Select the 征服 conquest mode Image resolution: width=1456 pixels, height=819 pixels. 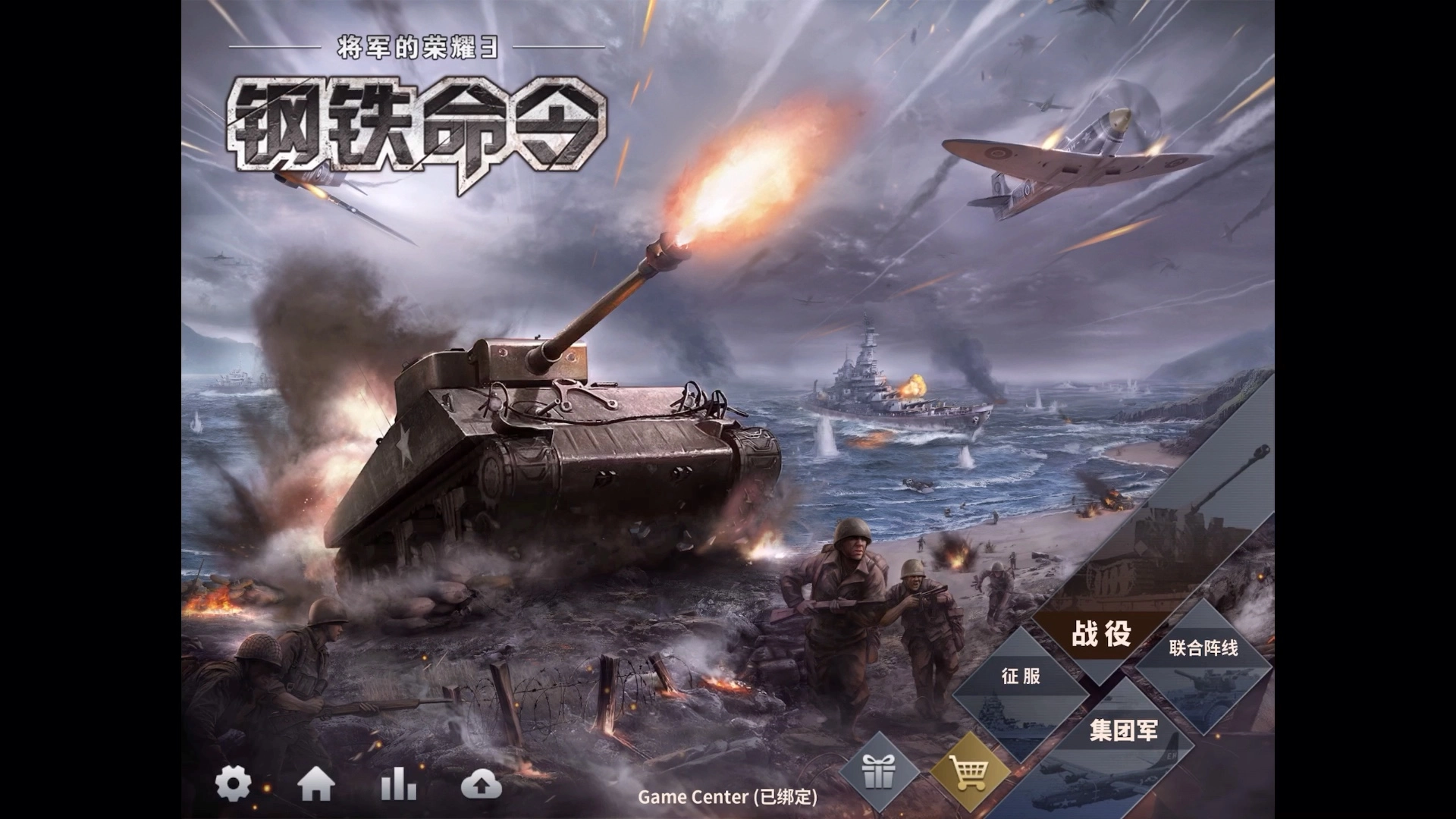coord(1021,676)
